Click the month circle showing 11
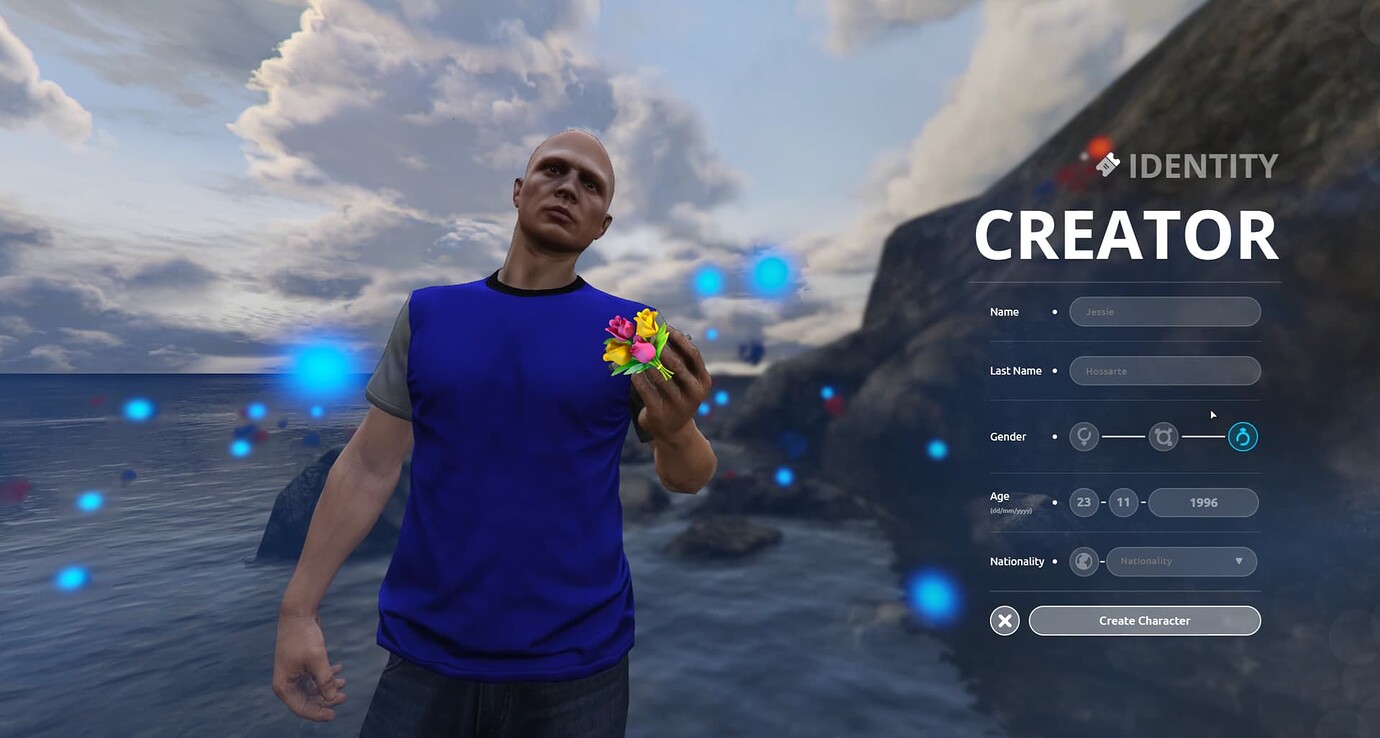 1123,502
